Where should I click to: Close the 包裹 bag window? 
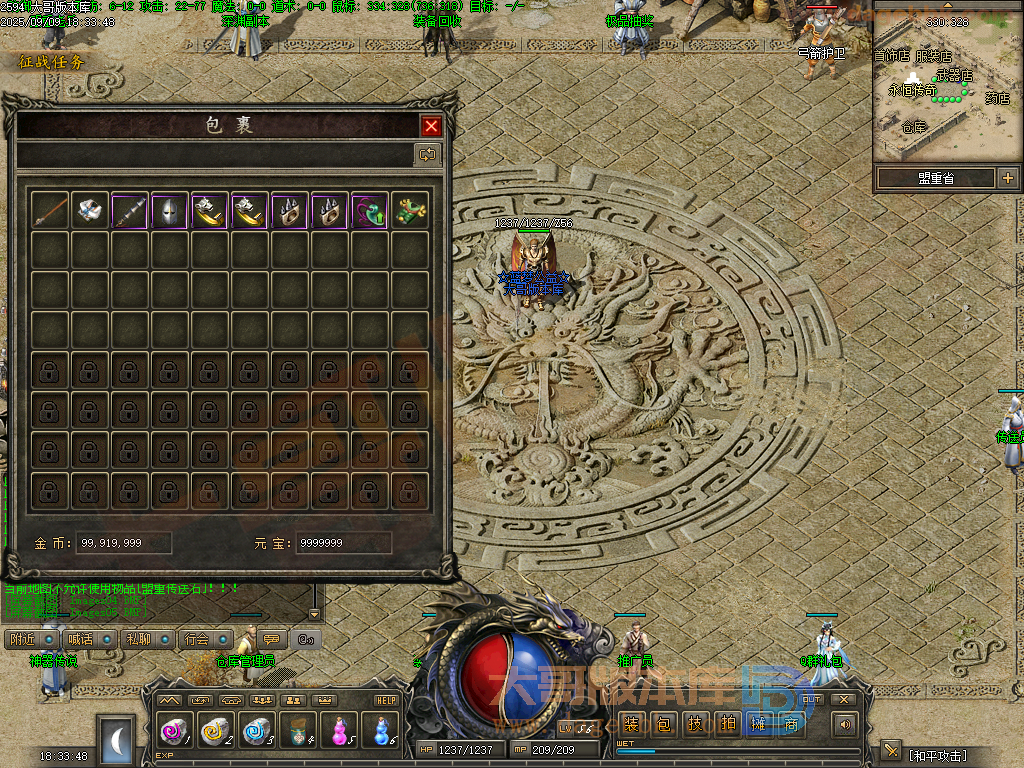(431, 126)
